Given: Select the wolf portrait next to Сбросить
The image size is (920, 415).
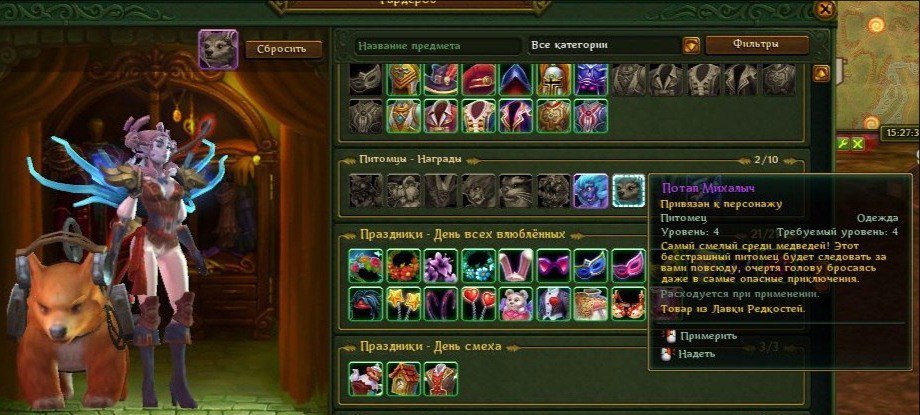Looking at the screenshot, I should [x=218, y=49].
